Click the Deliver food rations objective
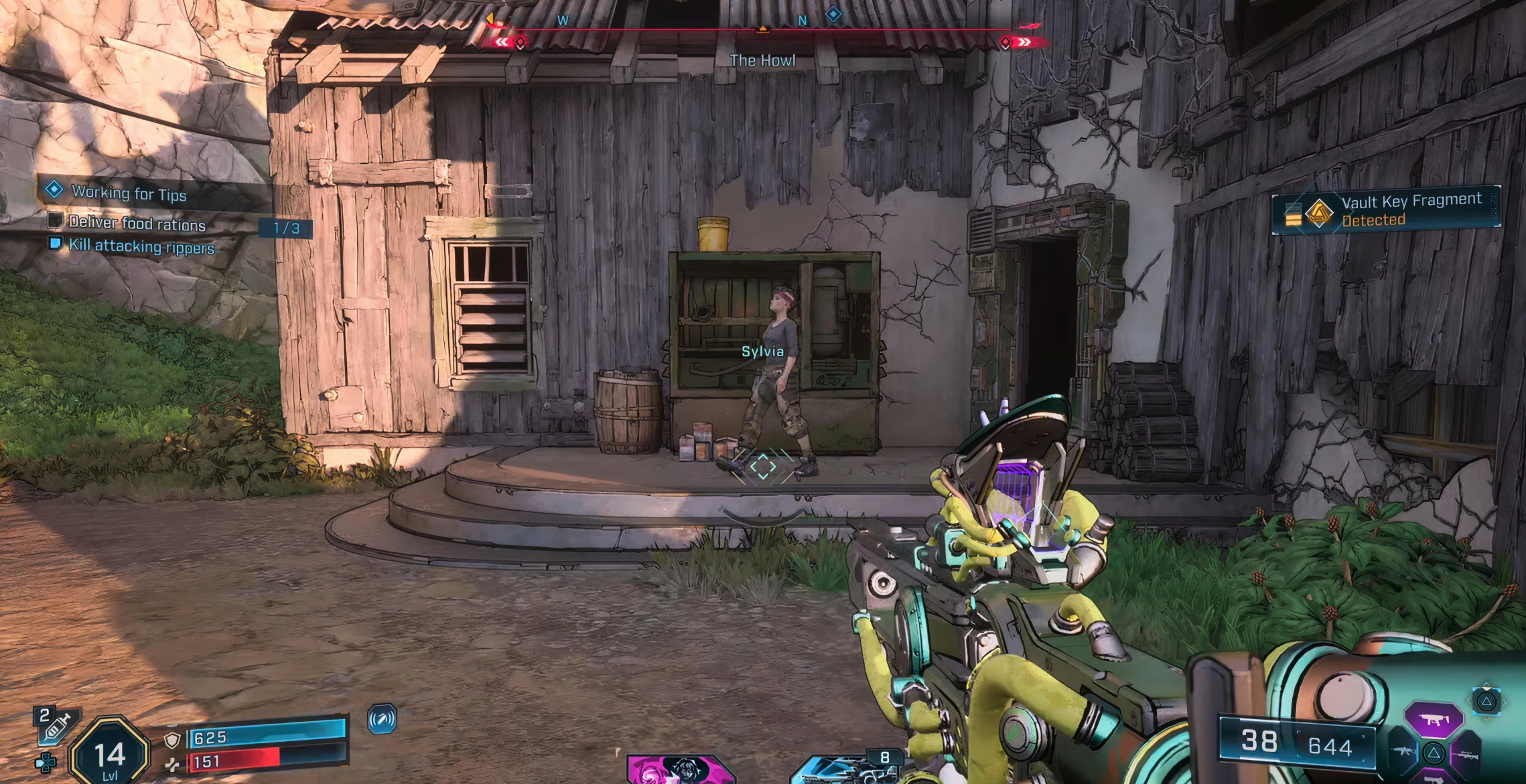The width and height of the screenshot is (1526, 784). click(137, 224)
